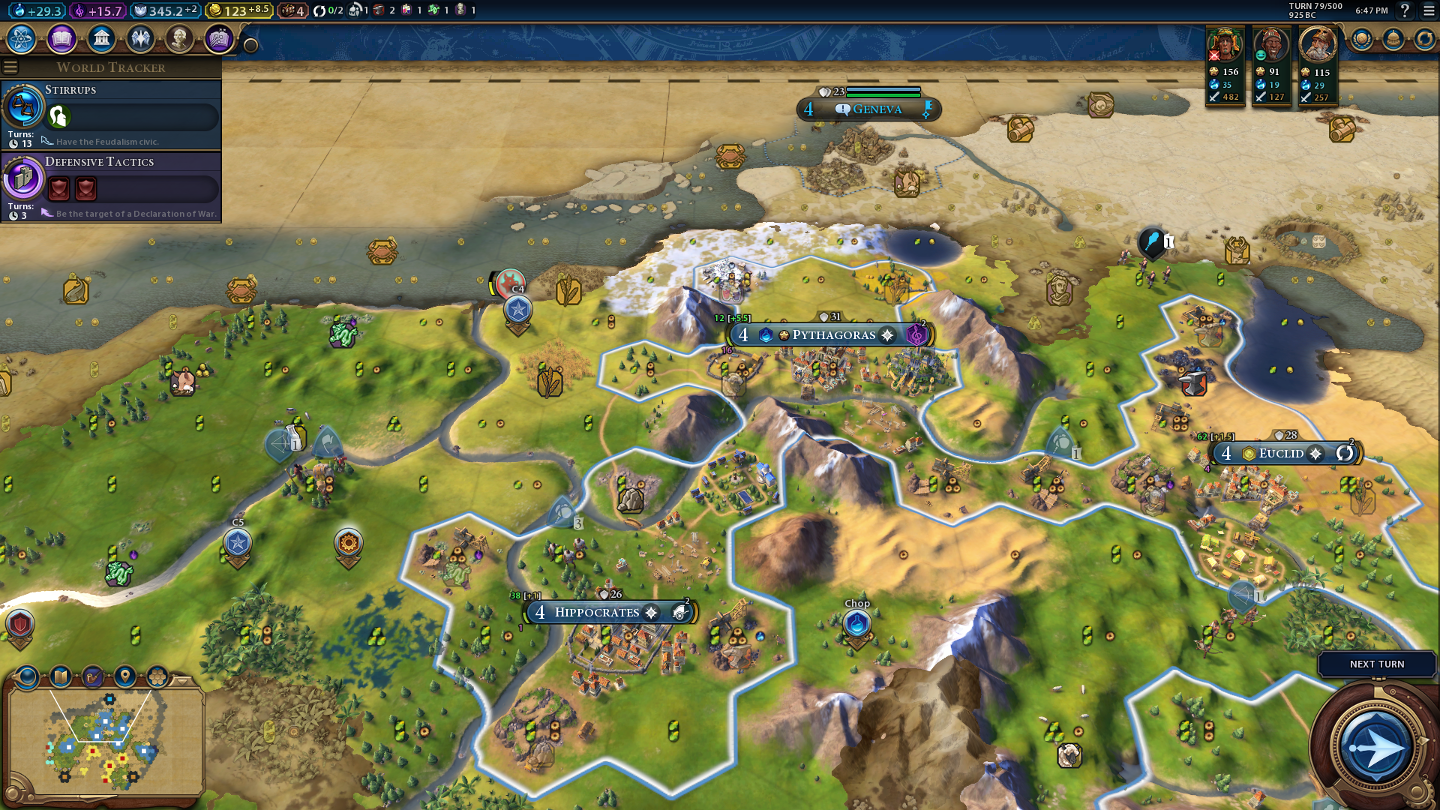
Task: Toggle the World Tracker options menu
Action: click(x=11, y=67)
